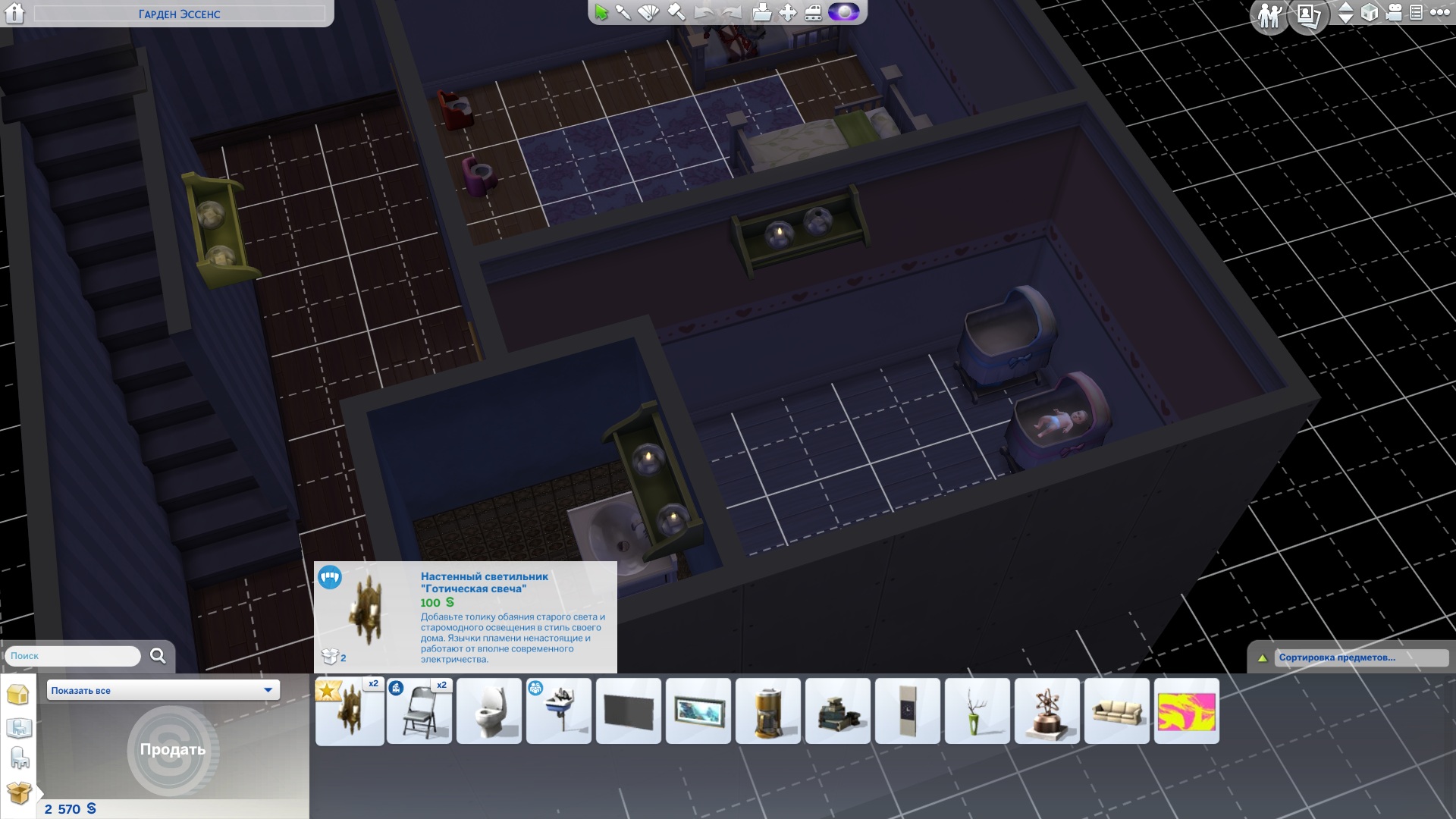Pick the white toilet inventory item
The height and width of the screenshot is (819, 1456).
[489, 711]
